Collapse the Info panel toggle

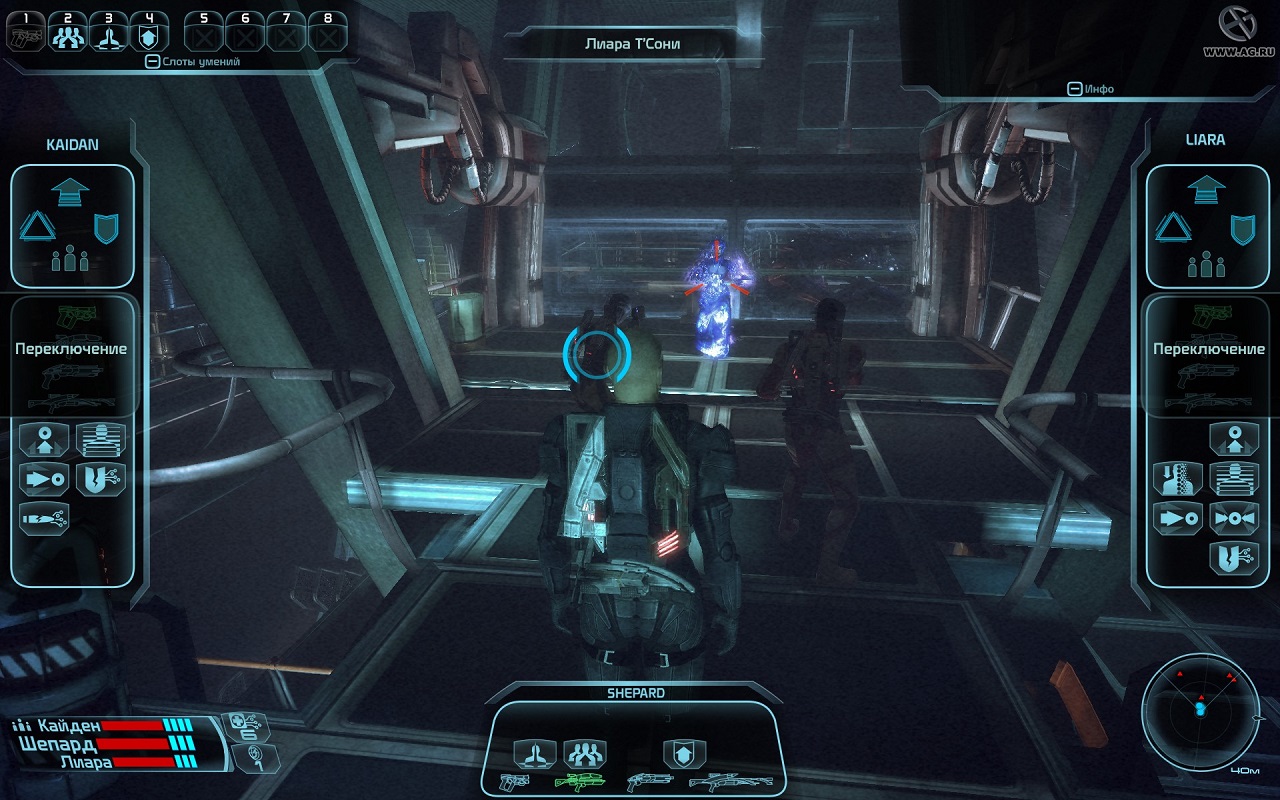coord(1074,89)
